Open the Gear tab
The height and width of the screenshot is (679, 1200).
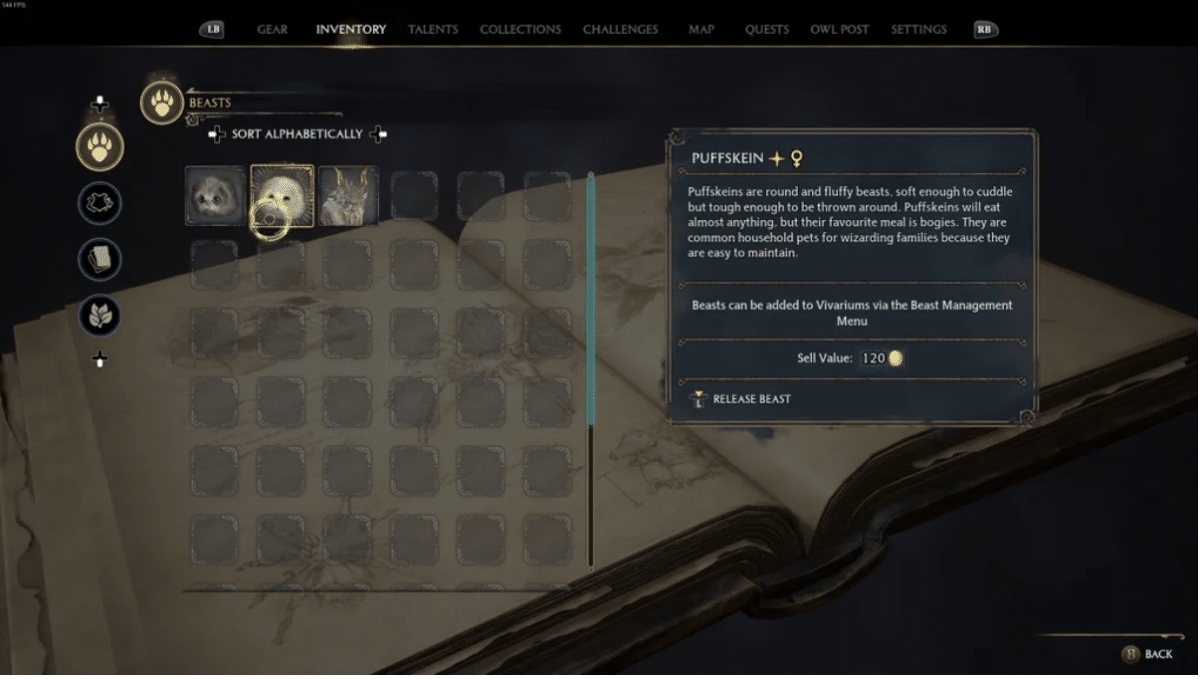272,29
